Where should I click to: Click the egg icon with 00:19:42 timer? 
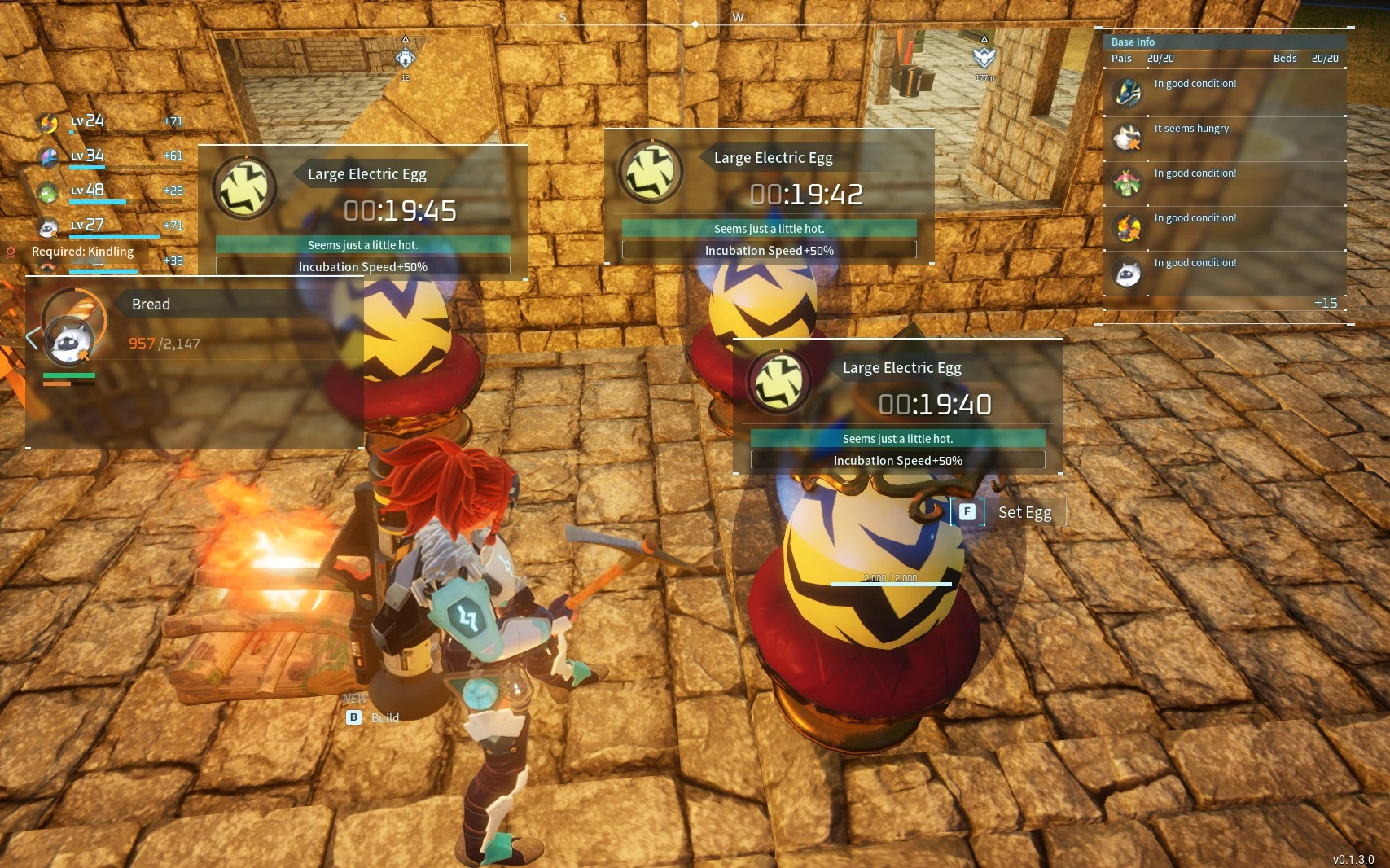coord(650,172)
